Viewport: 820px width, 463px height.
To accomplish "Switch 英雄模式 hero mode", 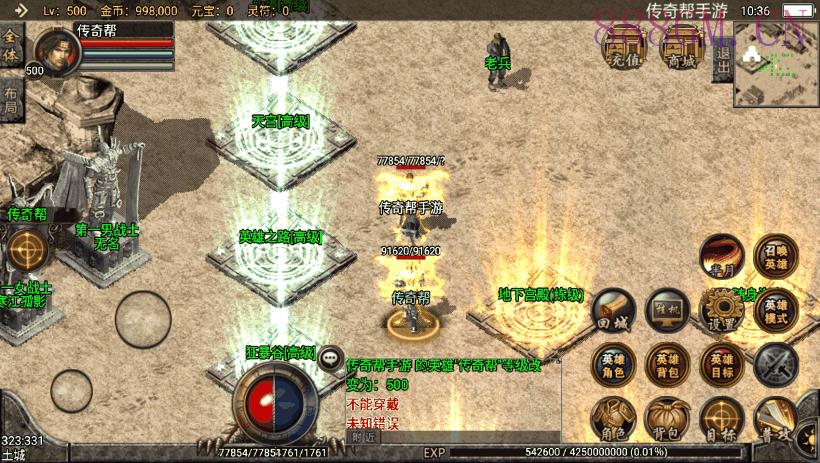I will pos(776,311).
